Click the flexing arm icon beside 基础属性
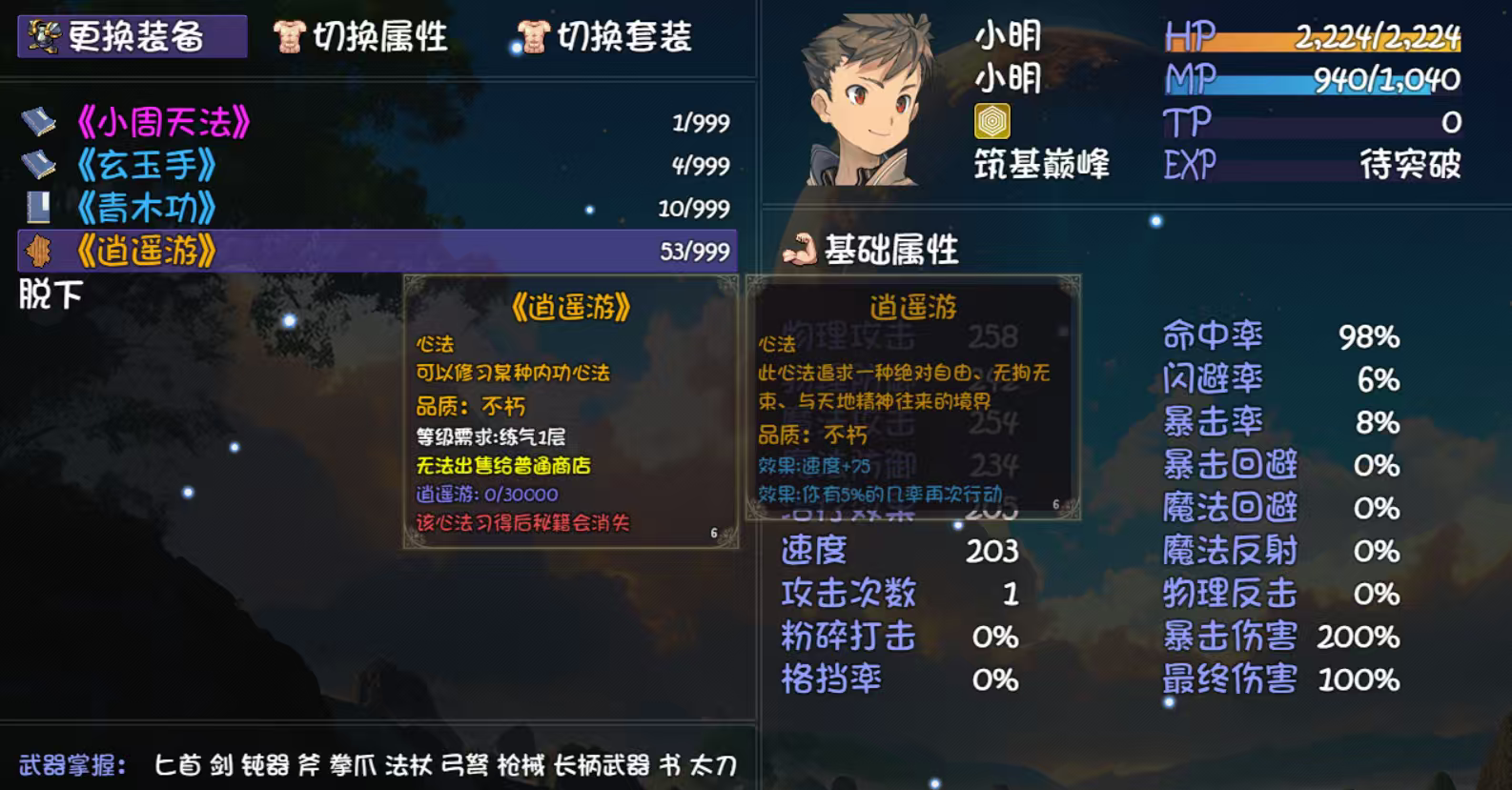The height and width of the screenshot is (790, 1512). (x=801, y=251)
